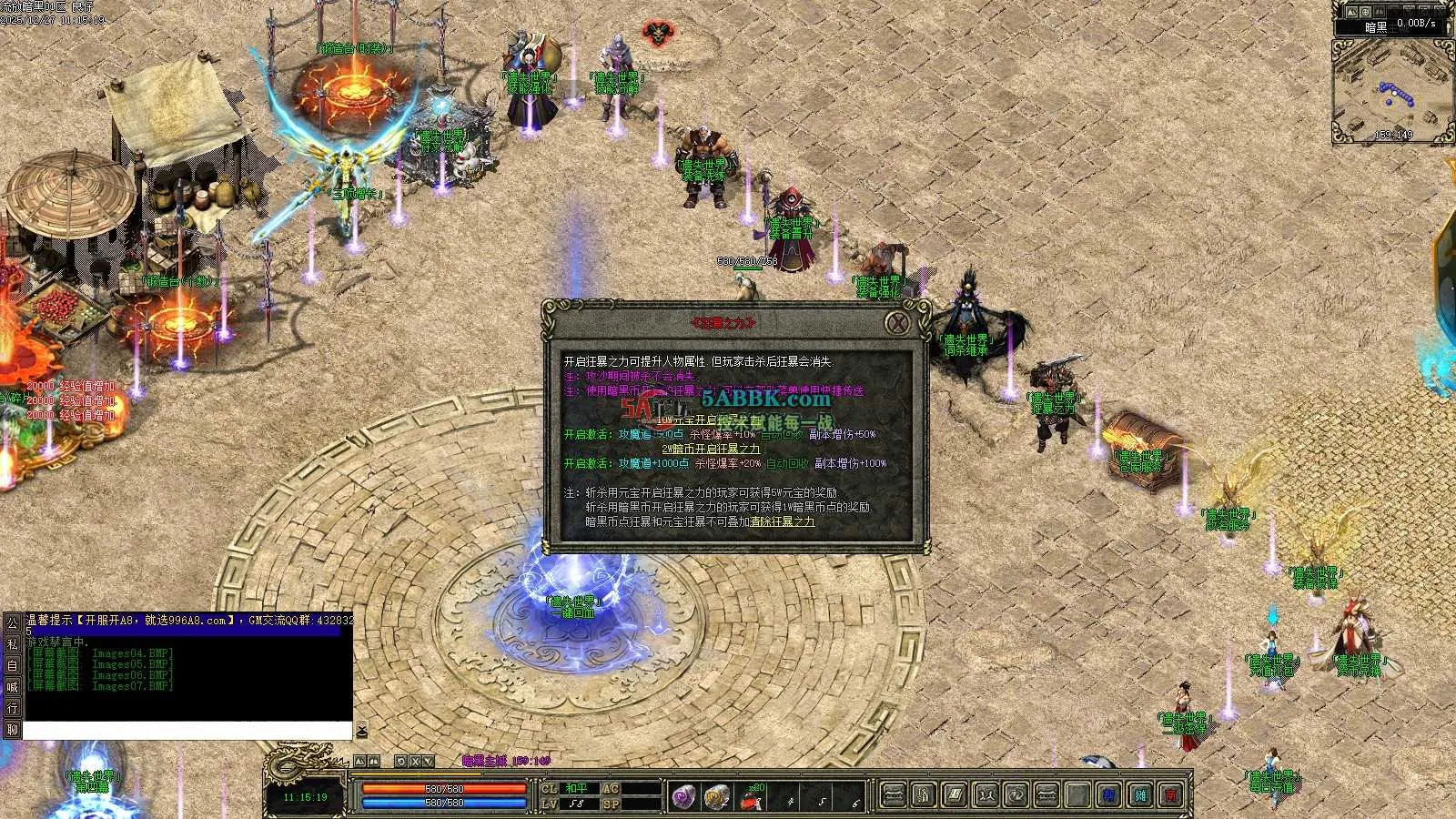Choose the 10W元宝开启狂暴之力 option
This screenshot has width=1456, height=819.
coord(710,420)
